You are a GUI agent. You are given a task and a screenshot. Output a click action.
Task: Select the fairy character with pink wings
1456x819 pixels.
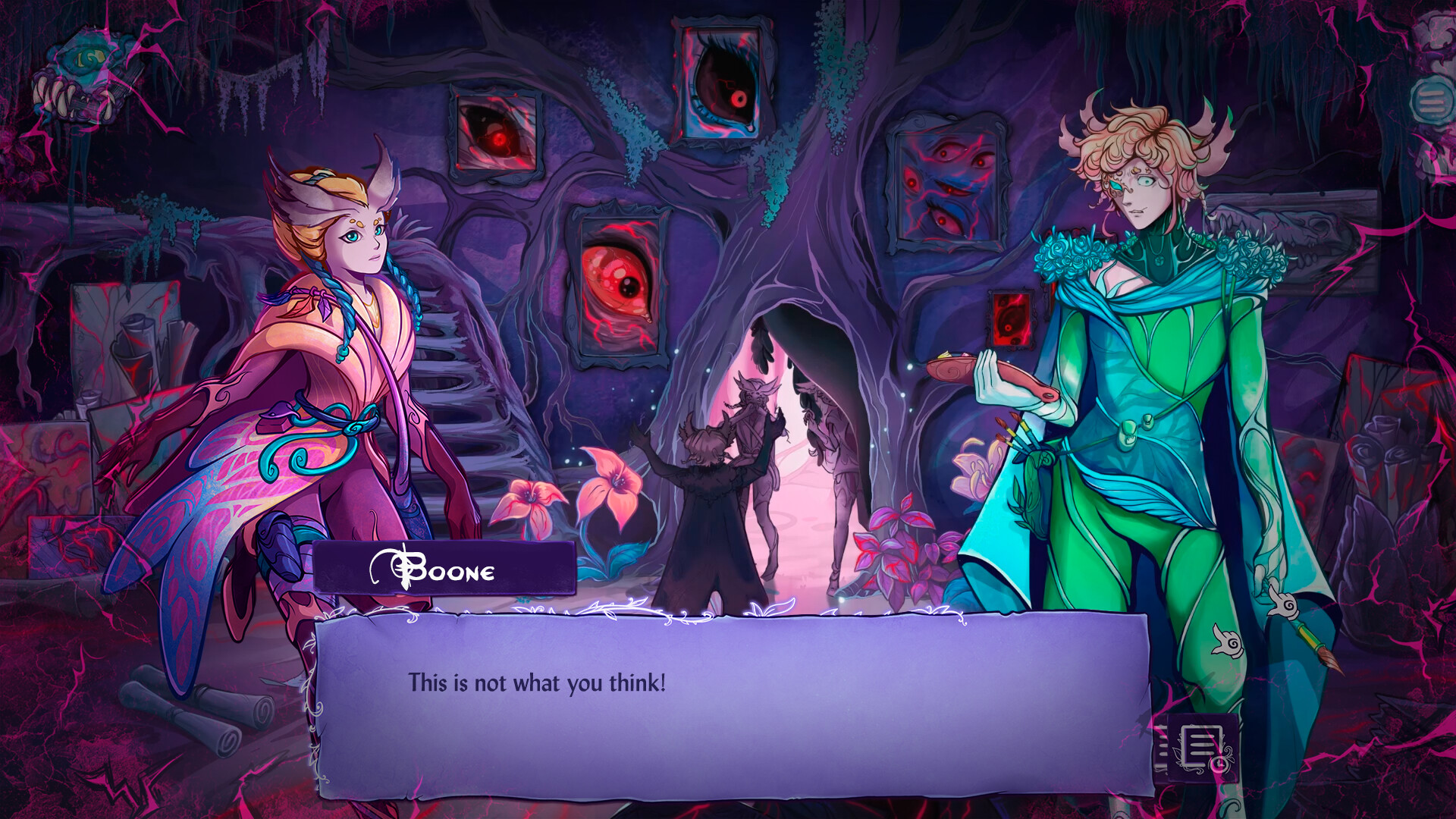pos(334,341)
